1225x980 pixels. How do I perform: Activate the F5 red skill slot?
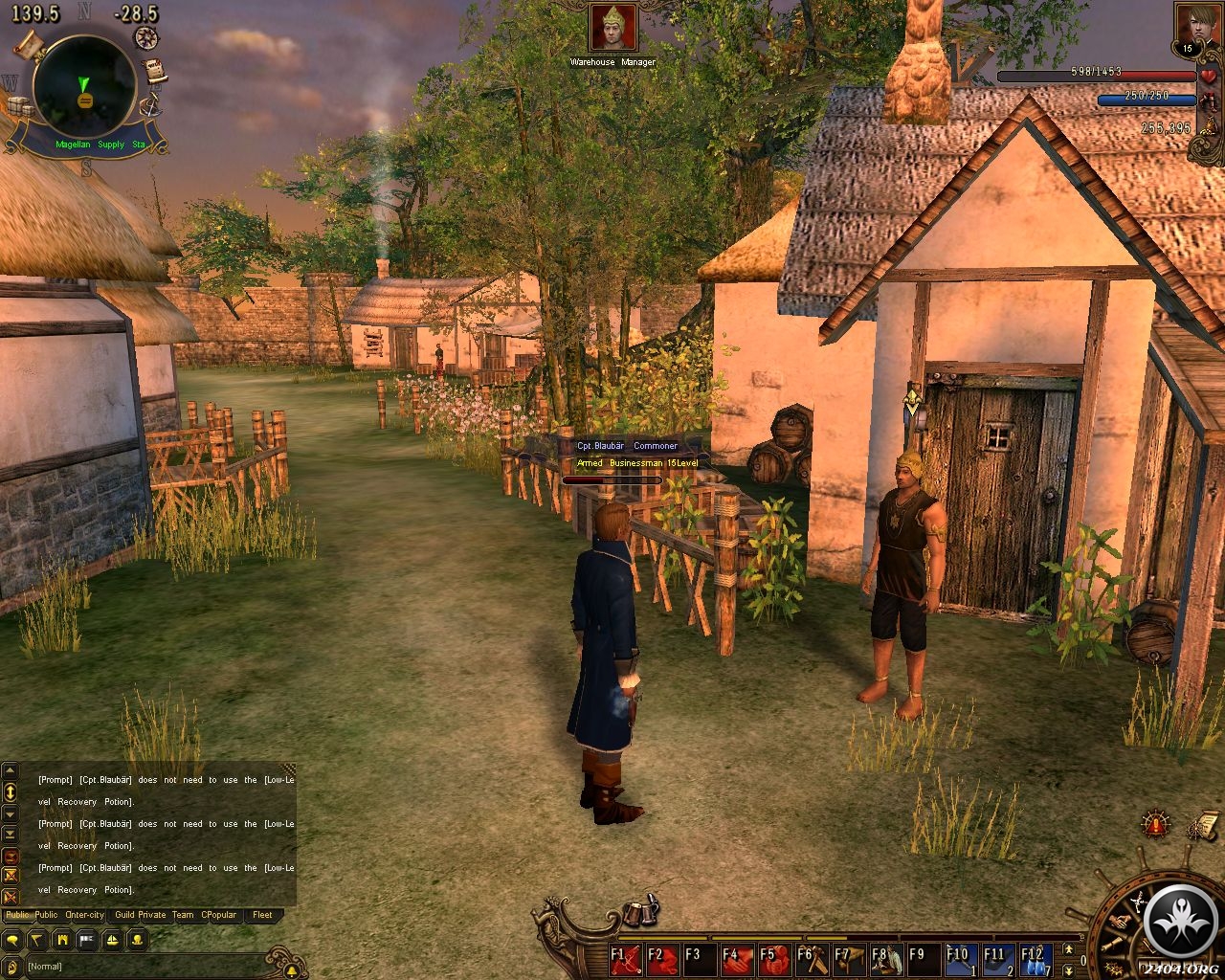[x=776, y=959]
